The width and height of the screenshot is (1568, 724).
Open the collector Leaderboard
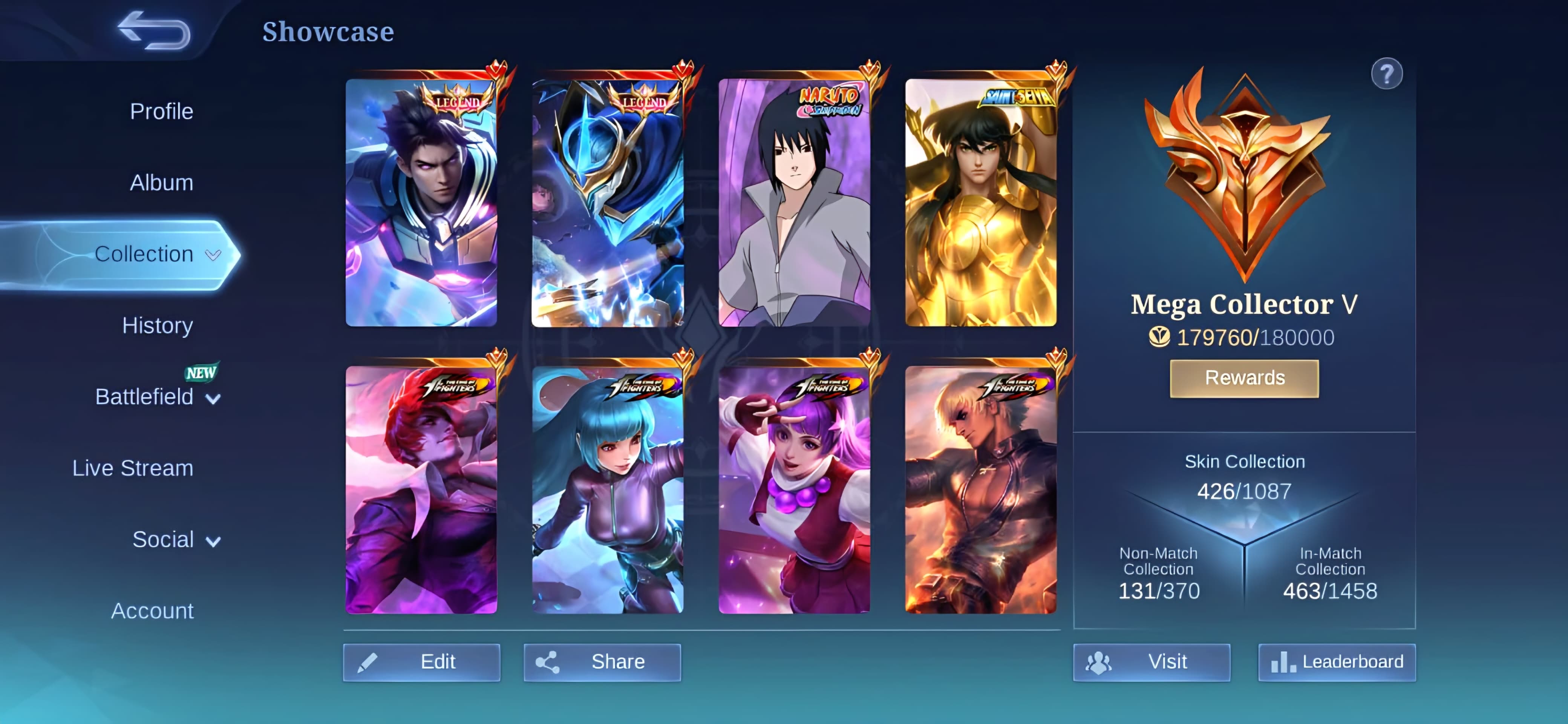1337,662
